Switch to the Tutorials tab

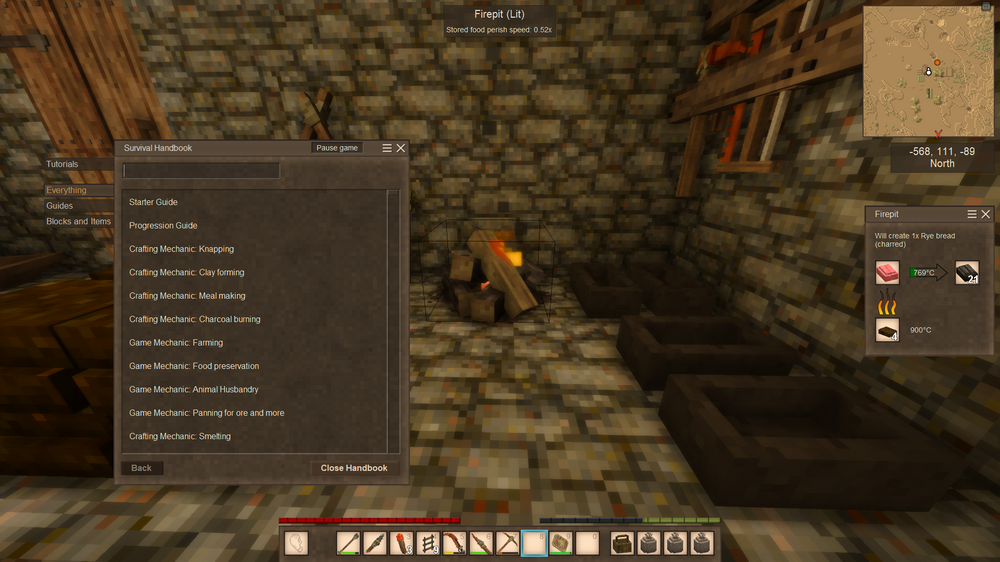[62, 164]
